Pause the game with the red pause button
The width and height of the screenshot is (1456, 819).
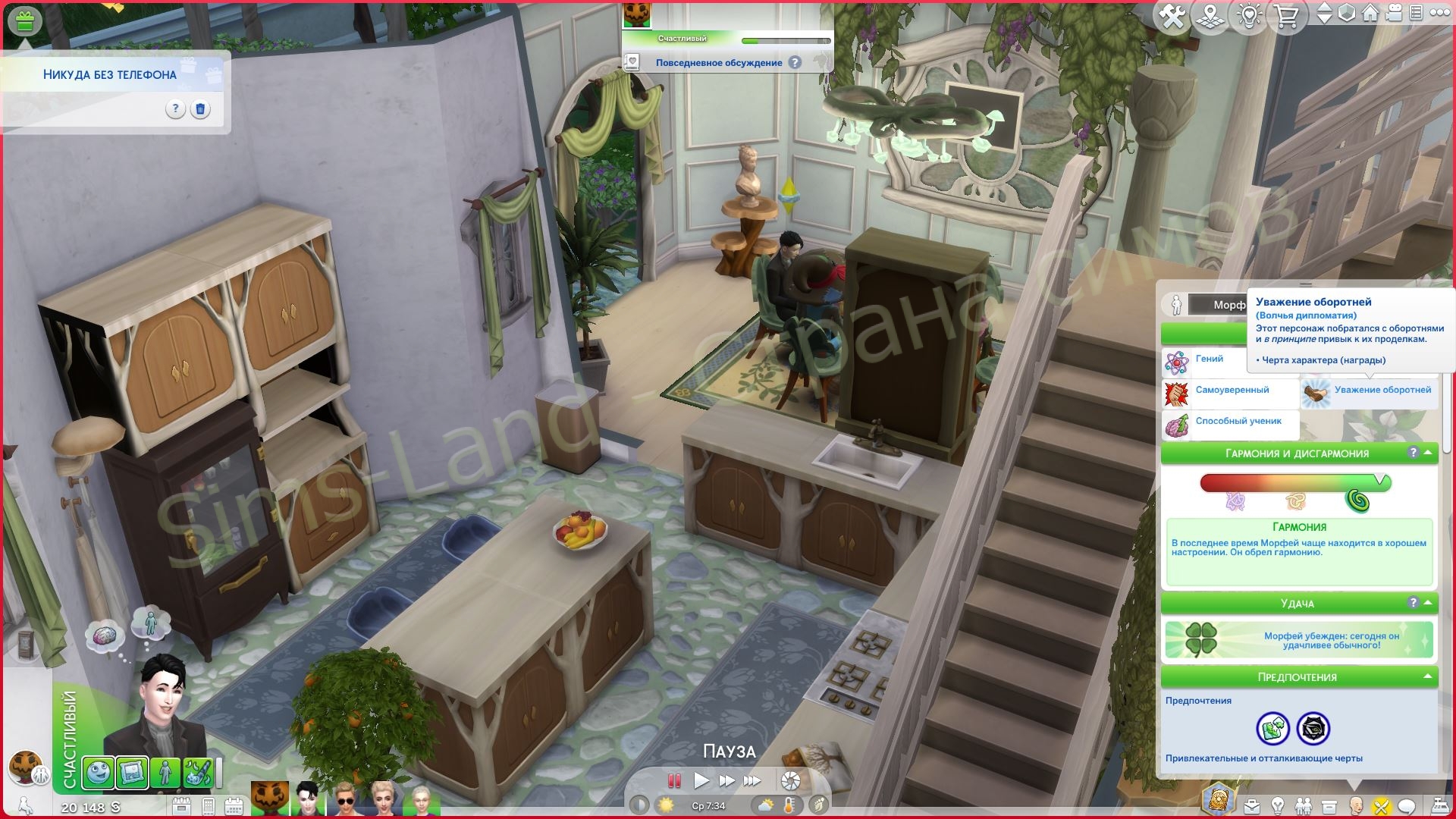click(x=673, y=780)
